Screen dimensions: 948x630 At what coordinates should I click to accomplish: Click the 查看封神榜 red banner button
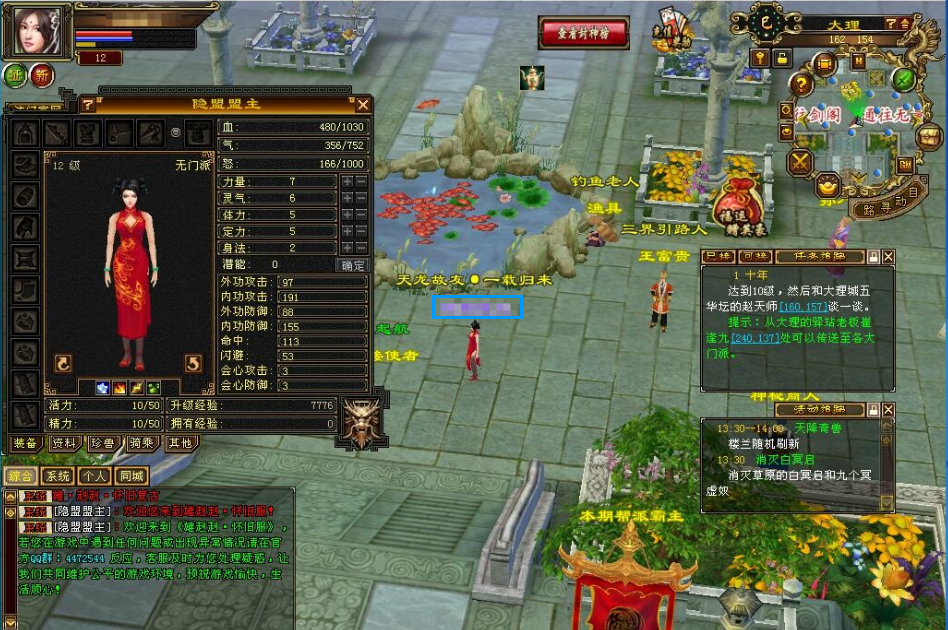584,33
